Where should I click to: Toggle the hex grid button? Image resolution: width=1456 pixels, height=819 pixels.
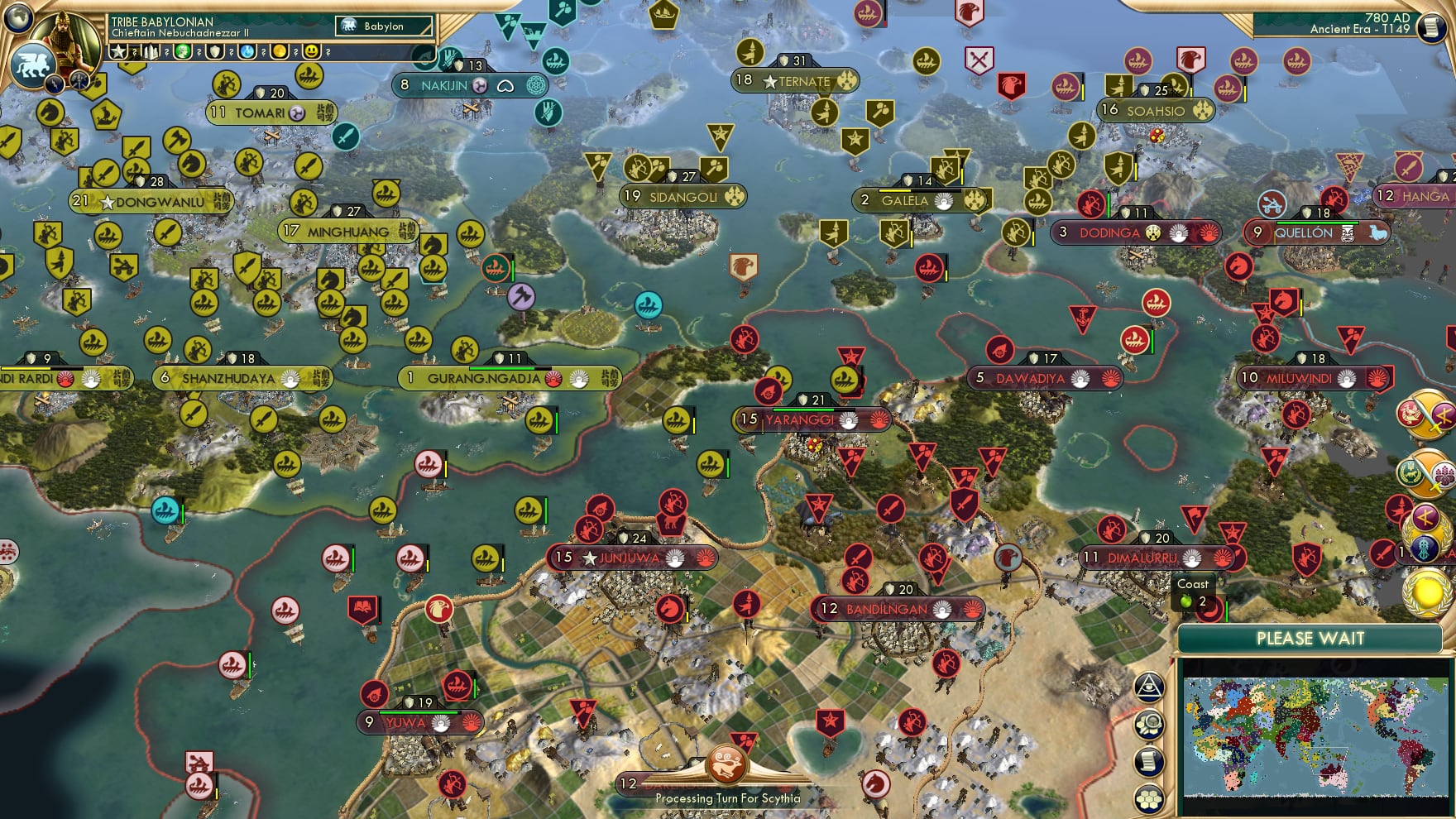tap(1149, 798)
